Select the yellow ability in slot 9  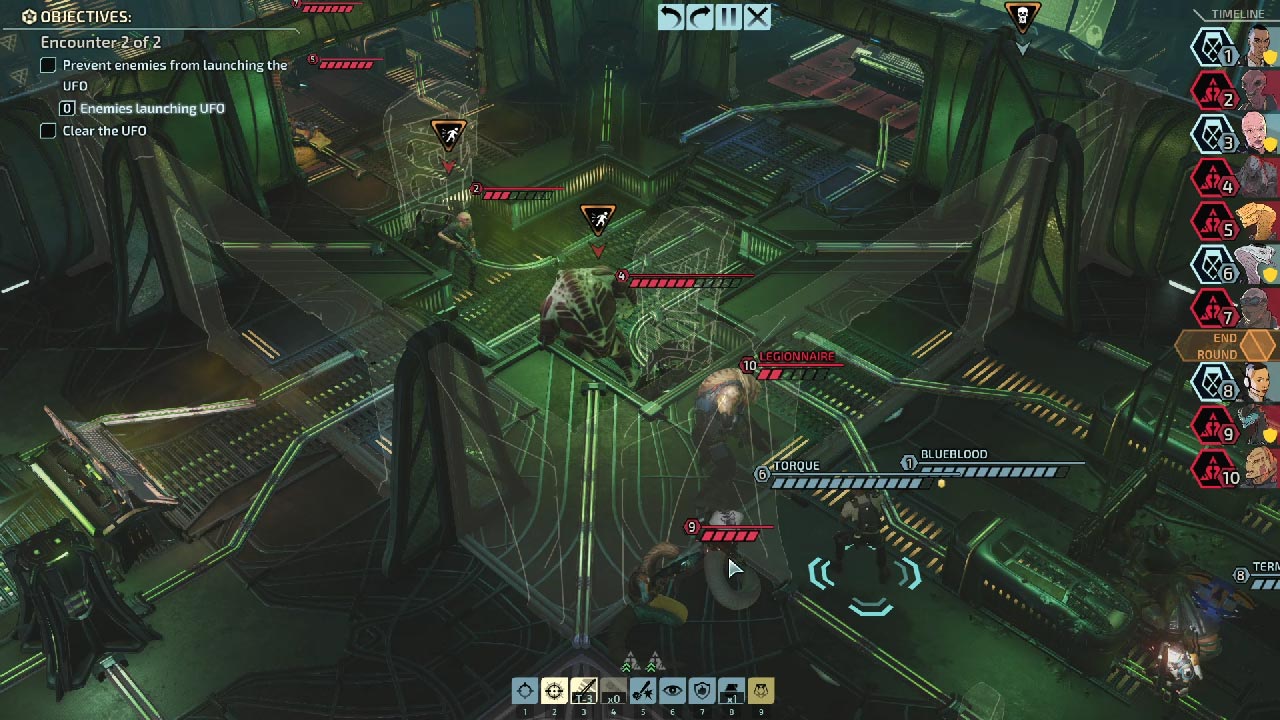tap(760, 693)
